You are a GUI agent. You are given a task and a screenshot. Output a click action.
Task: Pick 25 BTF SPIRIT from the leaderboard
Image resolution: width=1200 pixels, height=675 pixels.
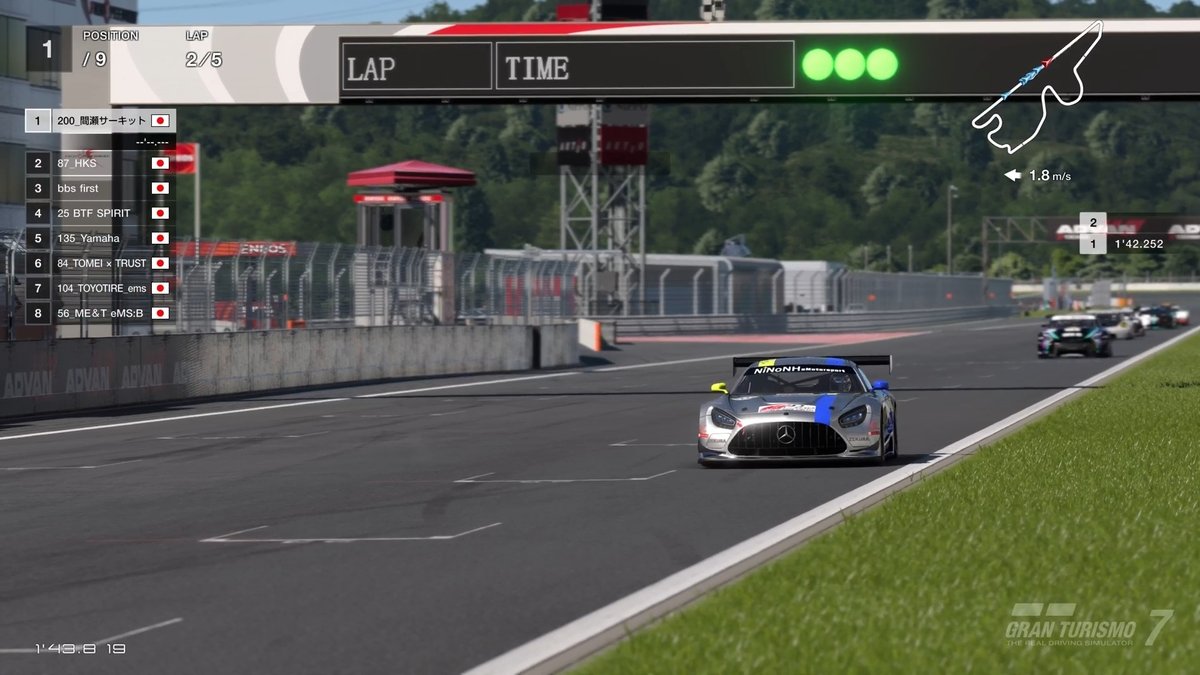click(100, 213)
